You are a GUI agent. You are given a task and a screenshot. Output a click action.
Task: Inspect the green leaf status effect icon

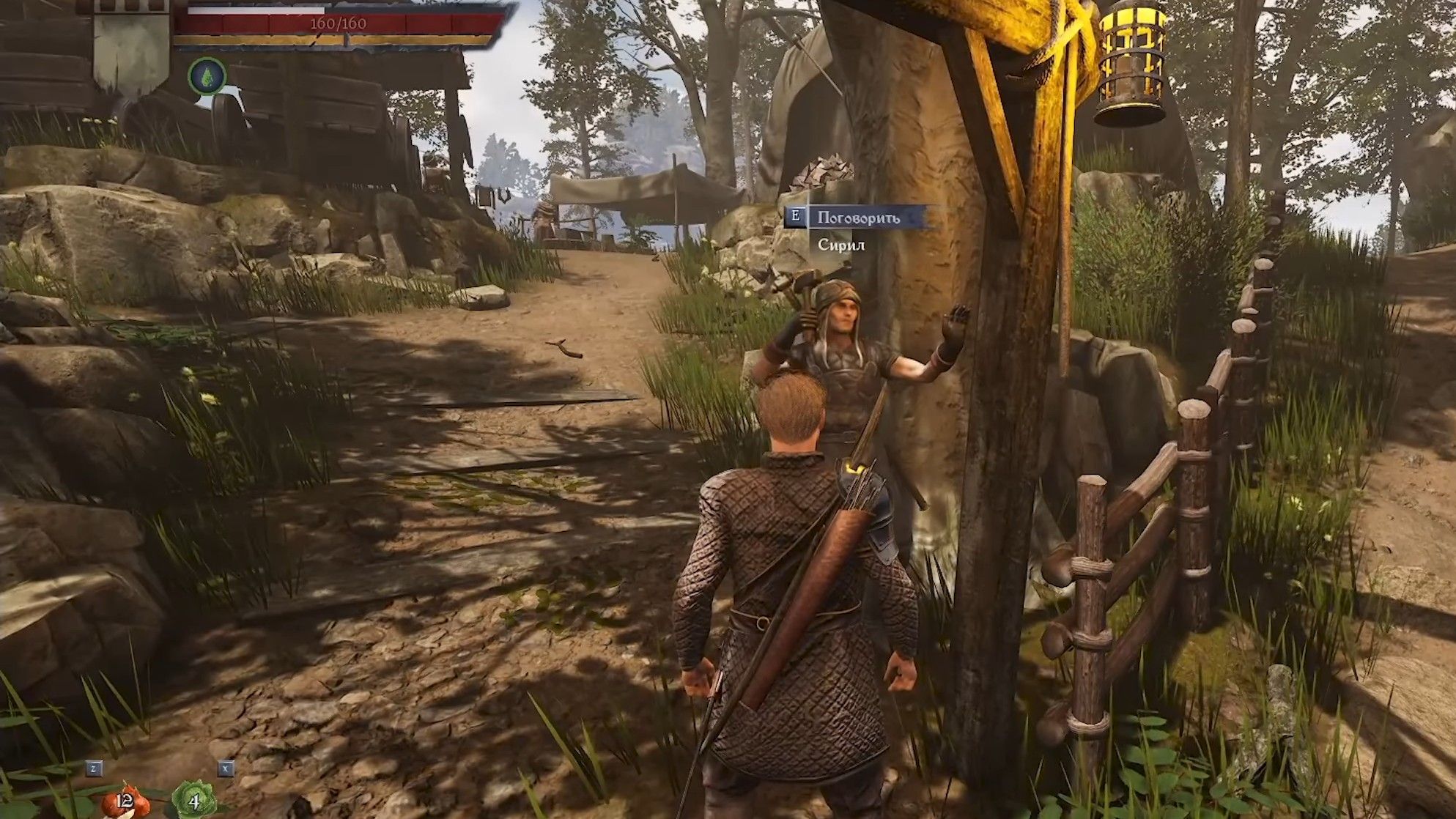[x=207, y=76]
